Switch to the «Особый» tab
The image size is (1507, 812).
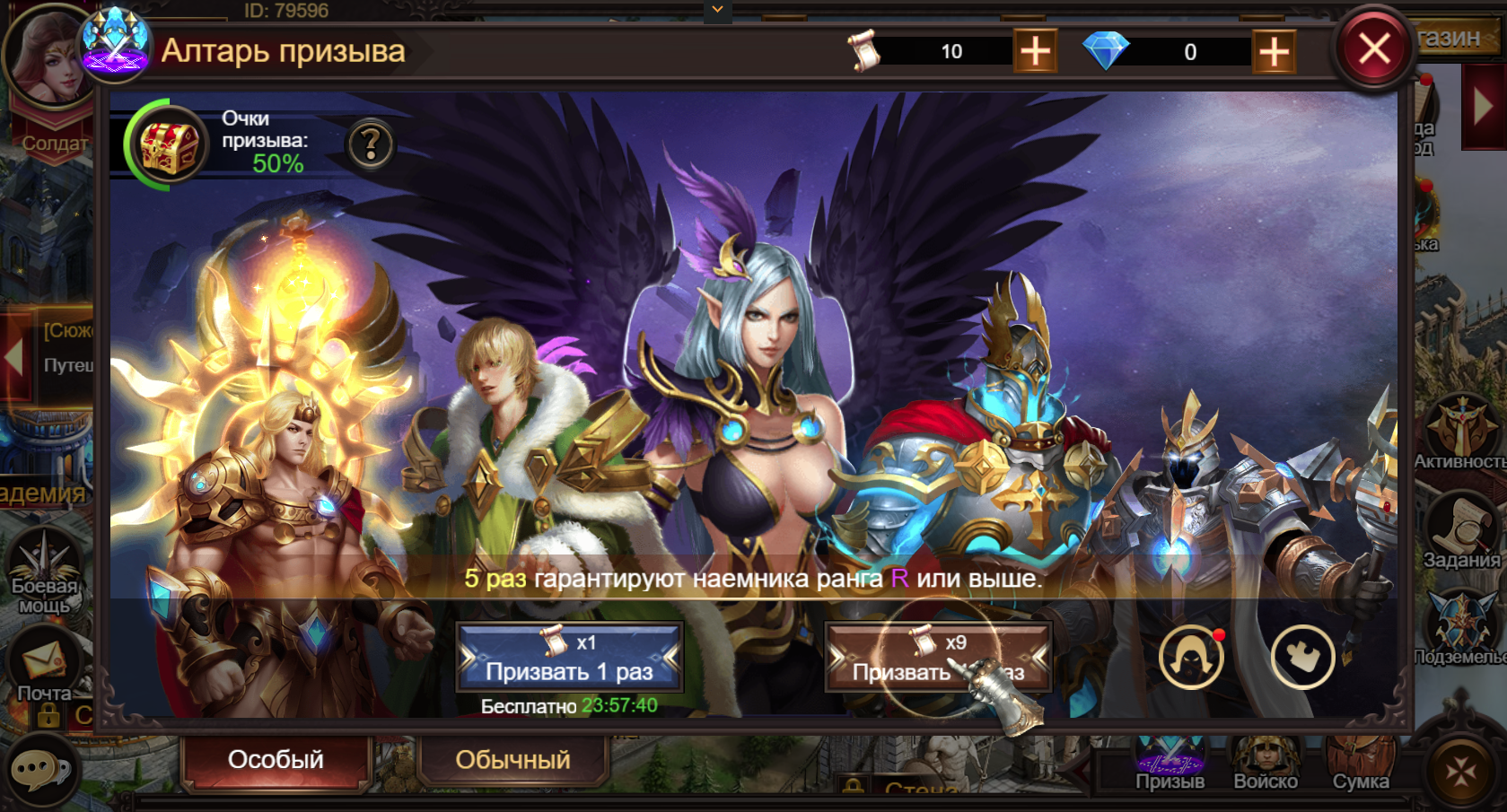pos(276,760)
